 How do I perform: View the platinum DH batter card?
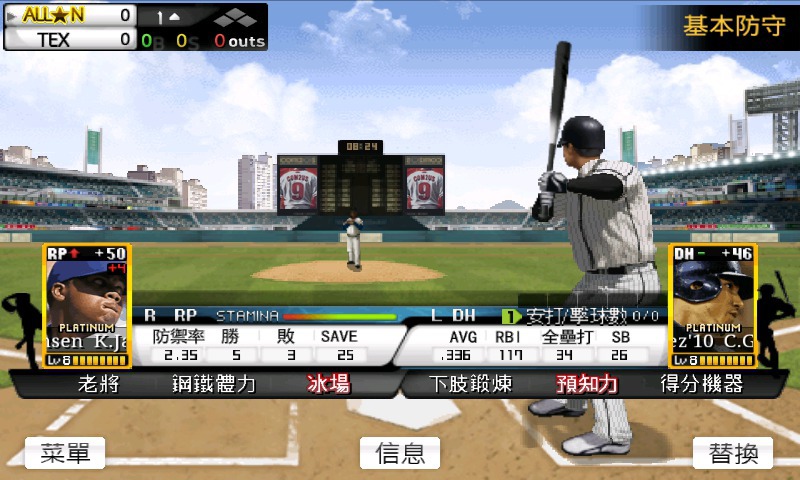click(713, 306)
